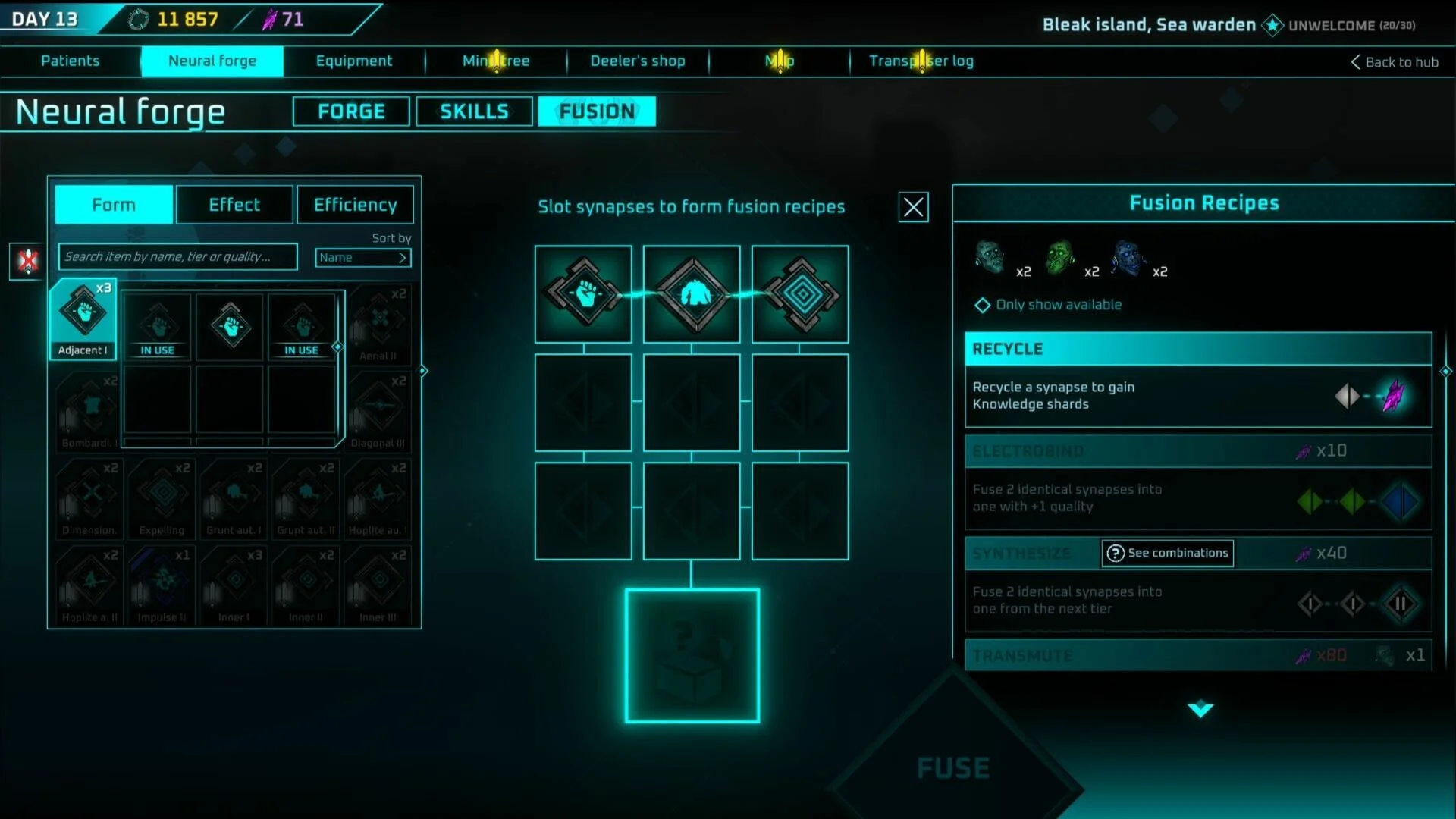Image resolution: width=1456 pixels, height=819 pixels.
Task: Click the synapse search field
Action: [177, 257]
